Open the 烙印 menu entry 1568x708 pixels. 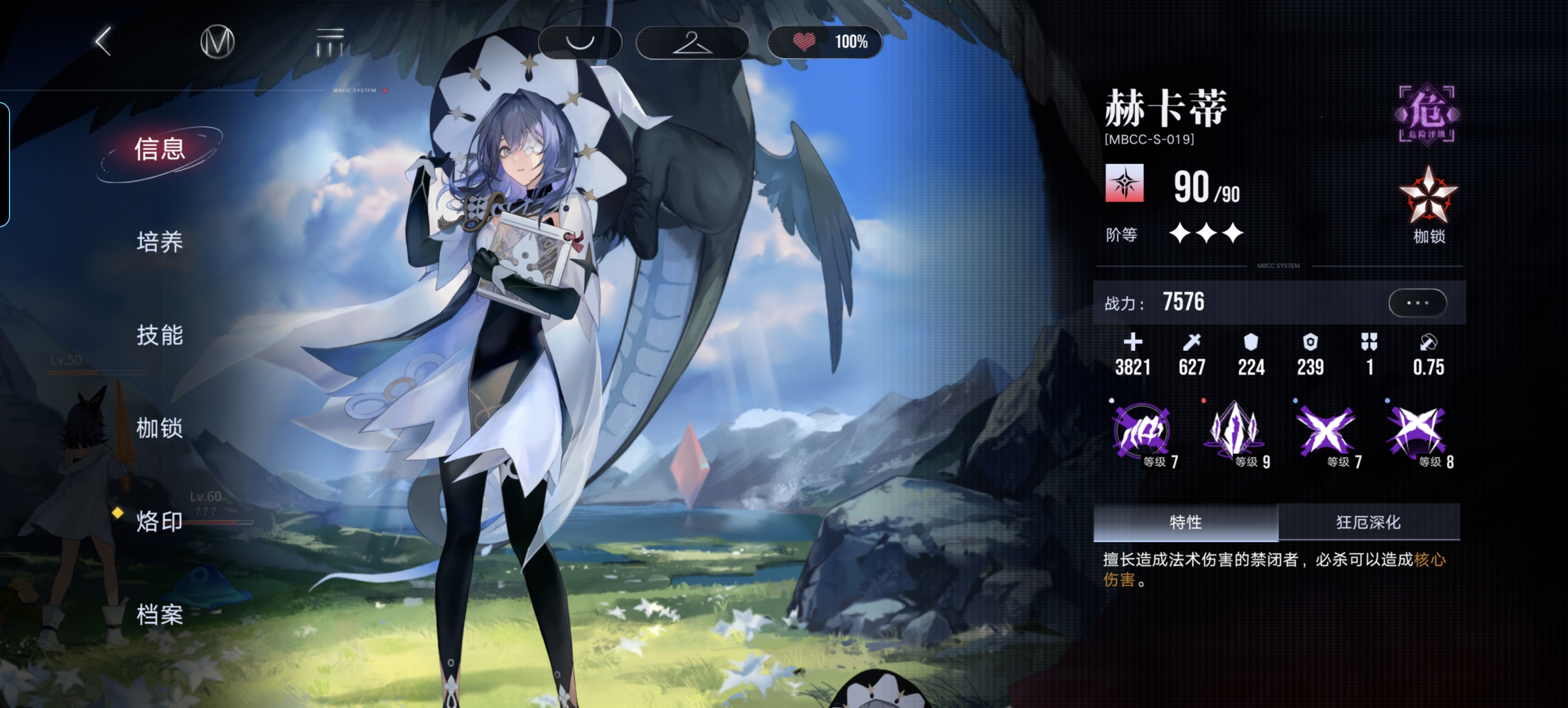click(x=160, y=521)
